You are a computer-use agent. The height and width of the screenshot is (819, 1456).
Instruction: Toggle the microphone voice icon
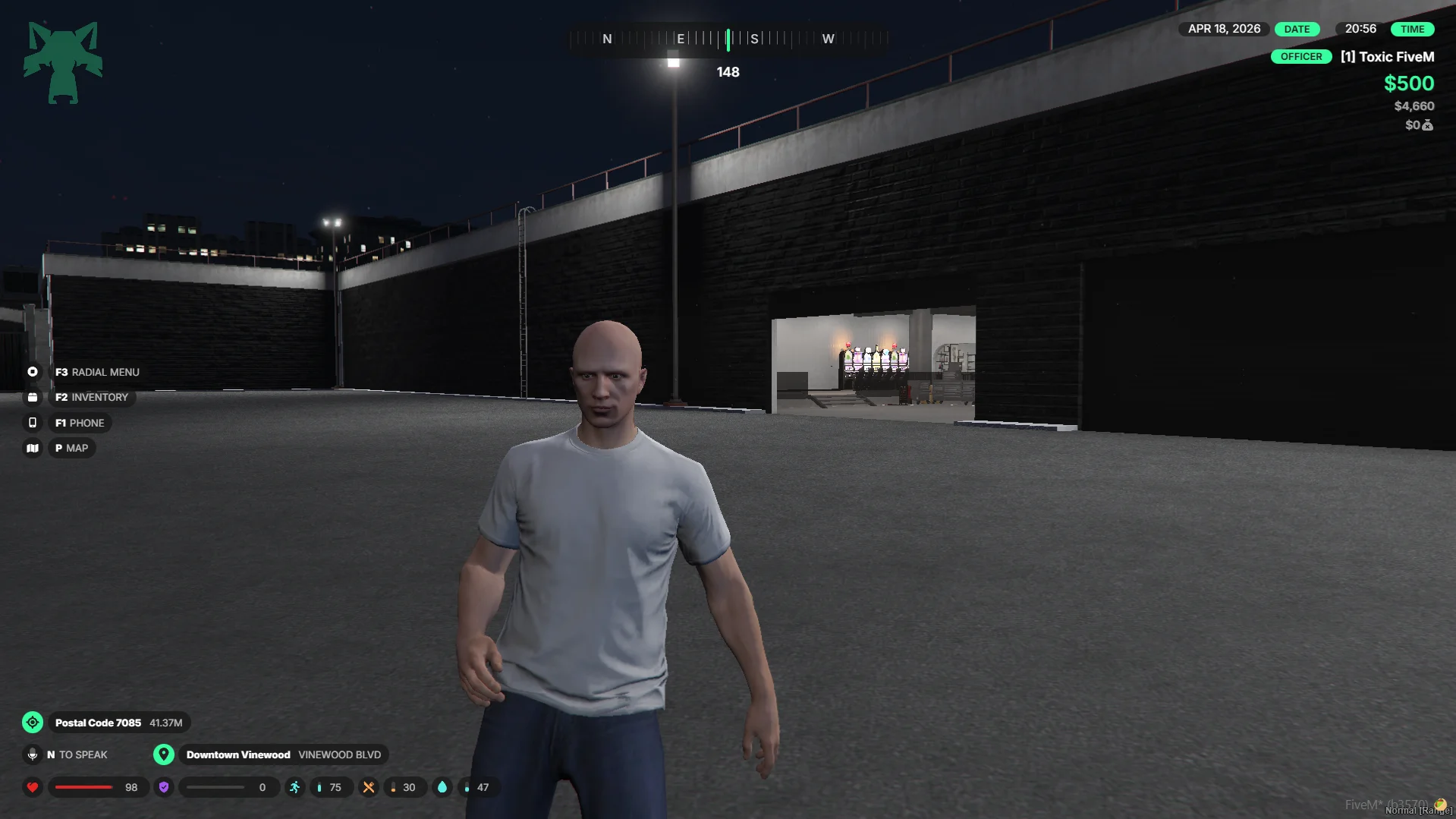coord(33,754)
